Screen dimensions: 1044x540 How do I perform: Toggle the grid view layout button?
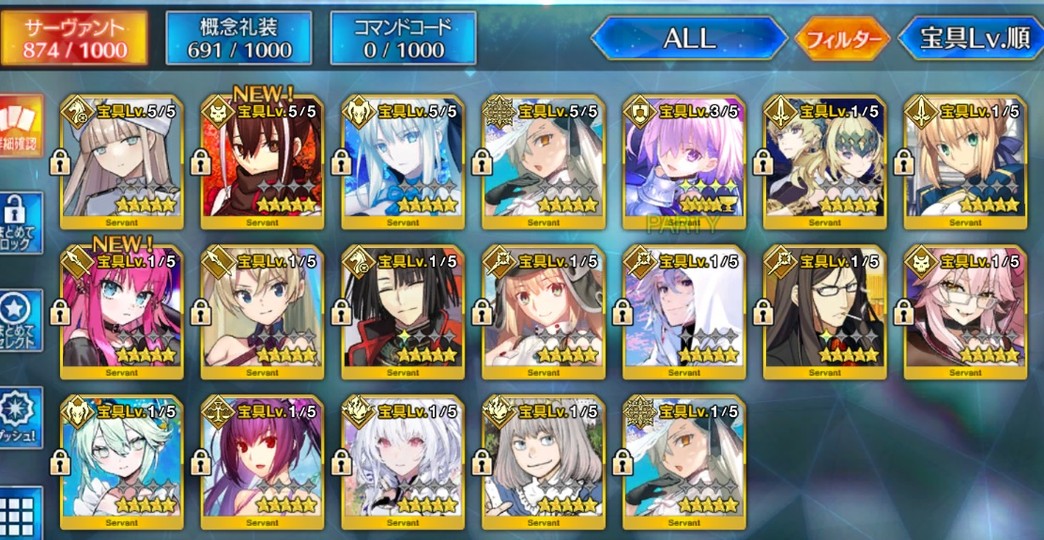pyautogui.click(x=20, y=512)
